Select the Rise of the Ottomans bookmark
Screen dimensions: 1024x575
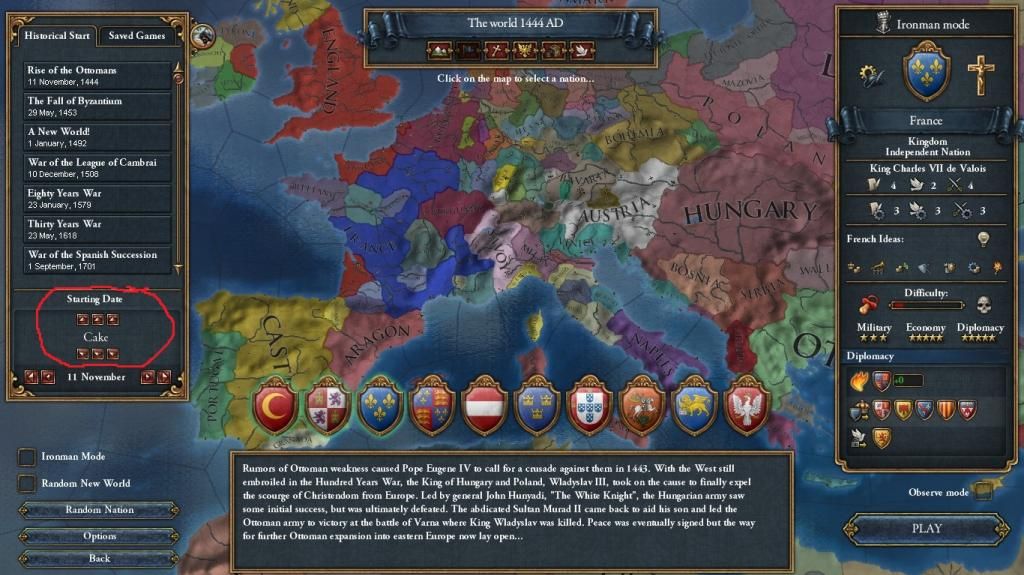98,75
